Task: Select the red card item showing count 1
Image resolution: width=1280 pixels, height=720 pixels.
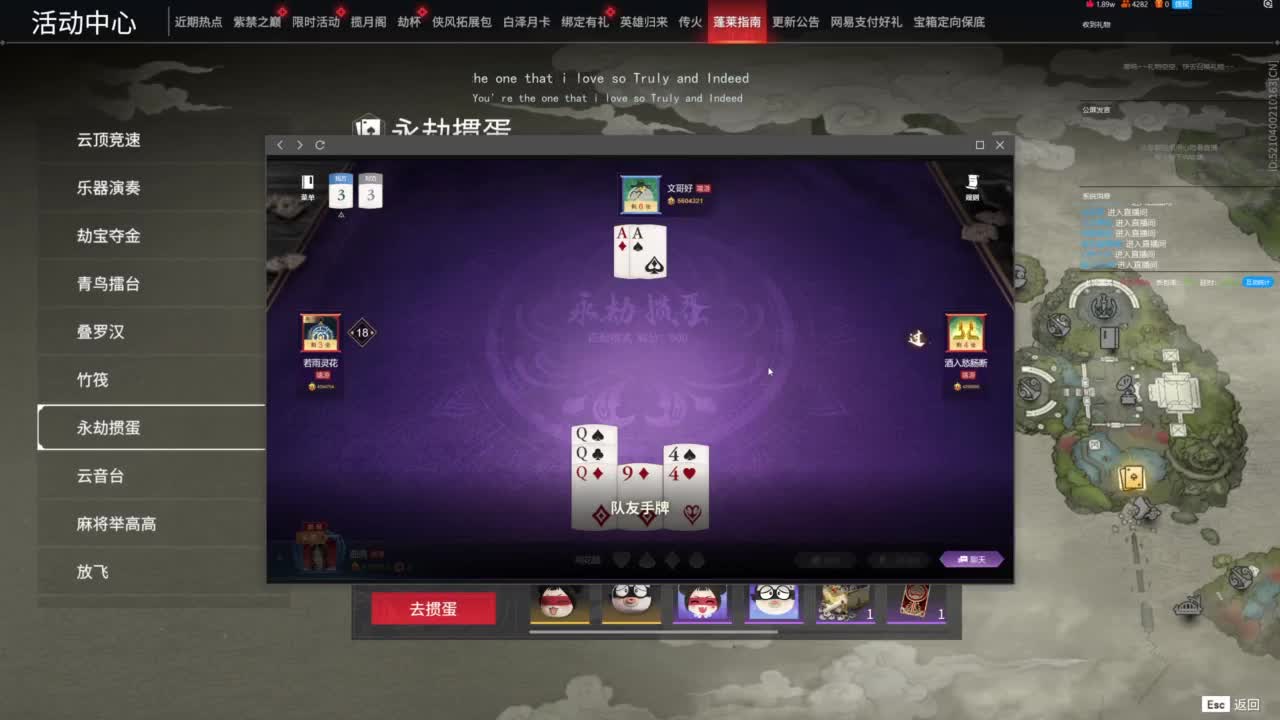Action: (x=916, y=601)
